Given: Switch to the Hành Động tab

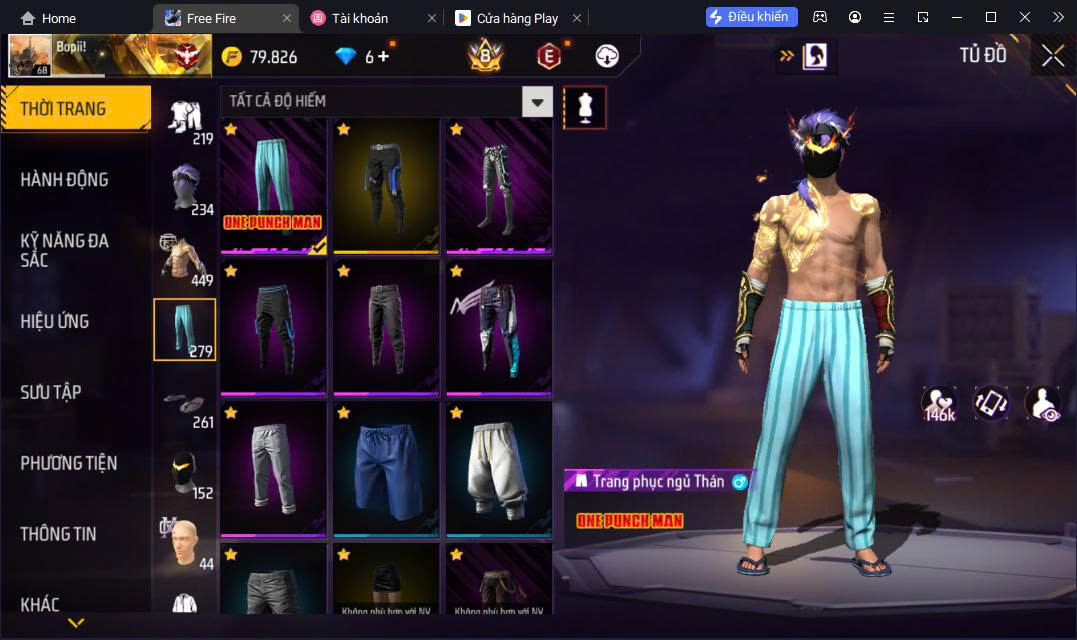Looking at the screenshot, I should [x=65, y=180].
